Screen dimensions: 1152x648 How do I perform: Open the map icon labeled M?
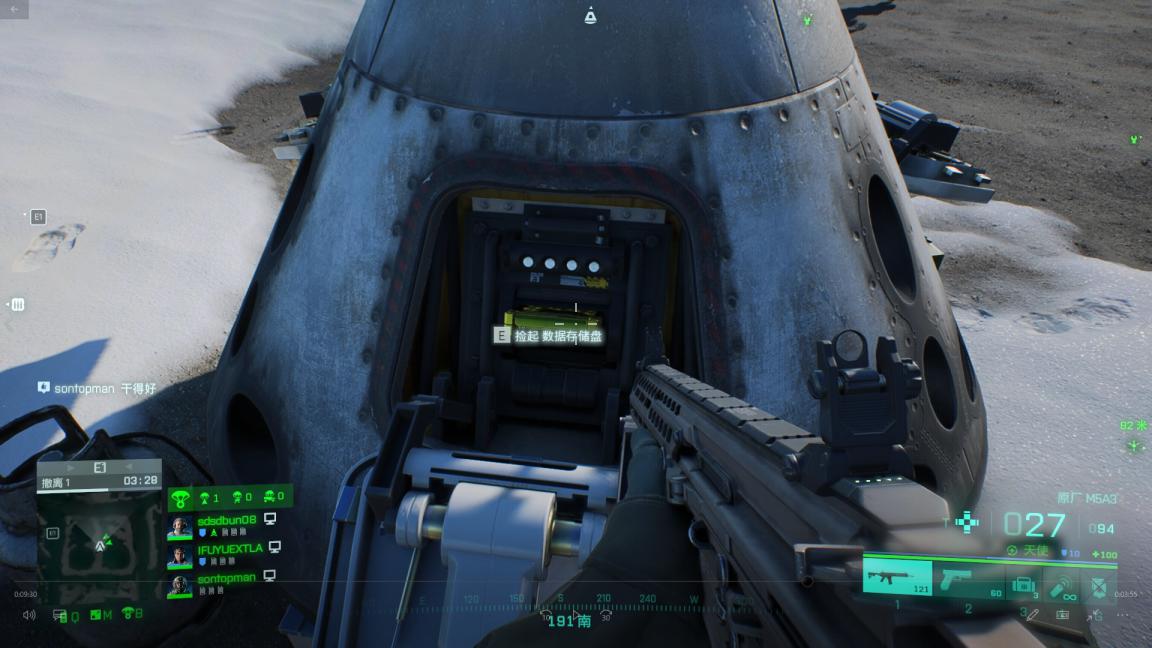(98, 615)
